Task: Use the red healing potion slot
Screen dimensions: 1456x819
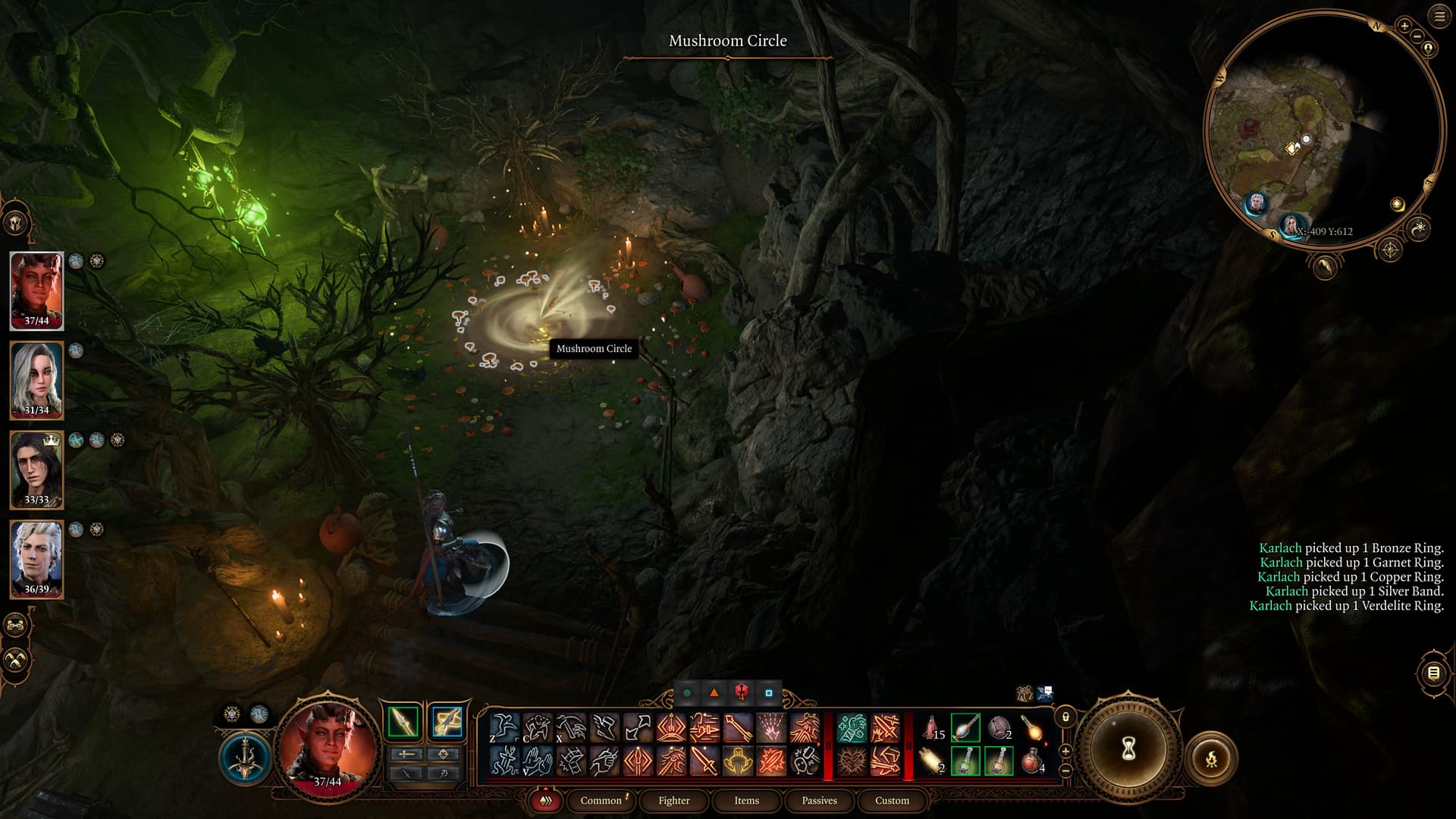Action: pos(1031,761)
